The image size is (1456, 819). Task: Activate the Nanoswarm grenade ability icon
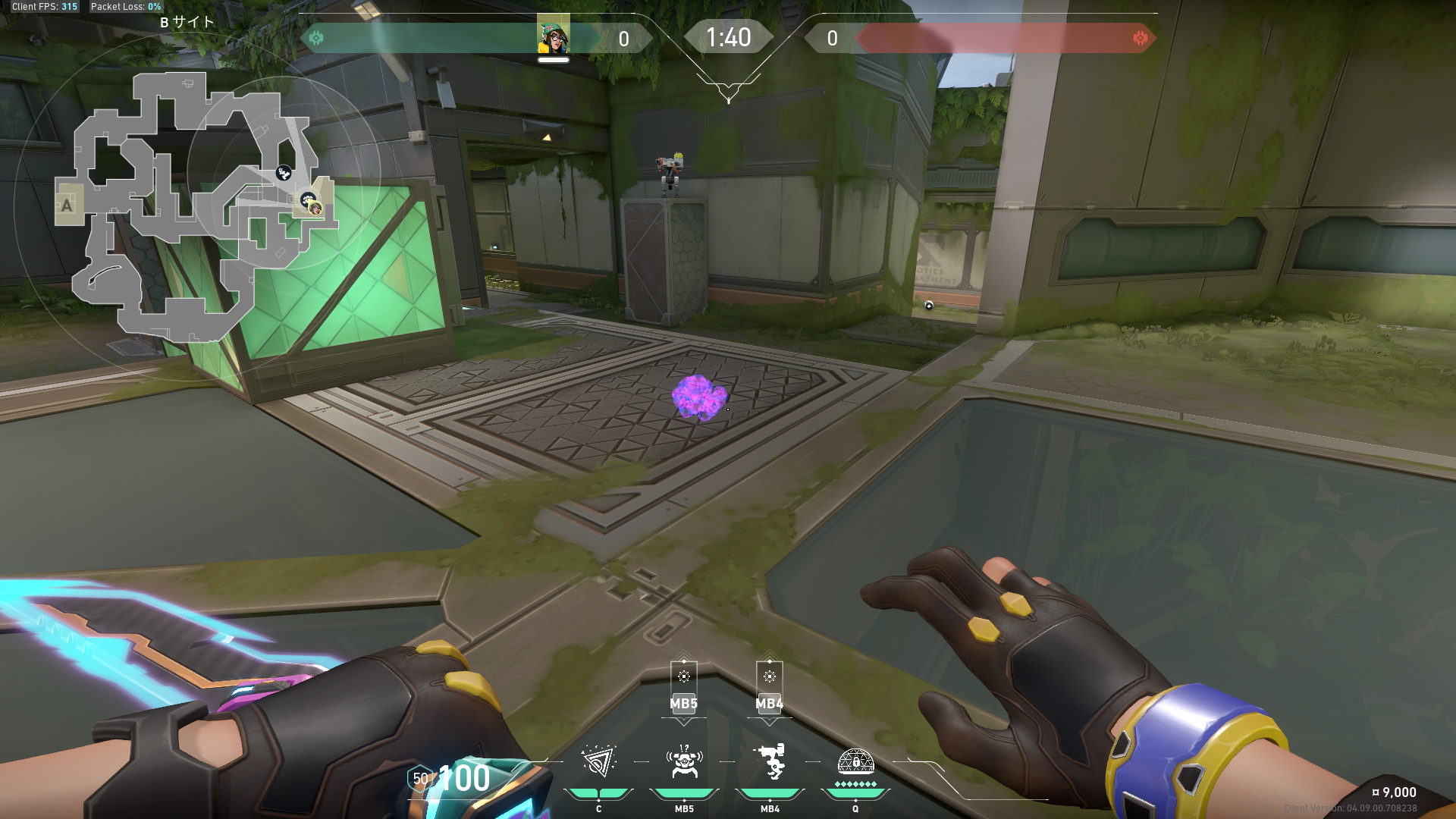tap(598, 761)
